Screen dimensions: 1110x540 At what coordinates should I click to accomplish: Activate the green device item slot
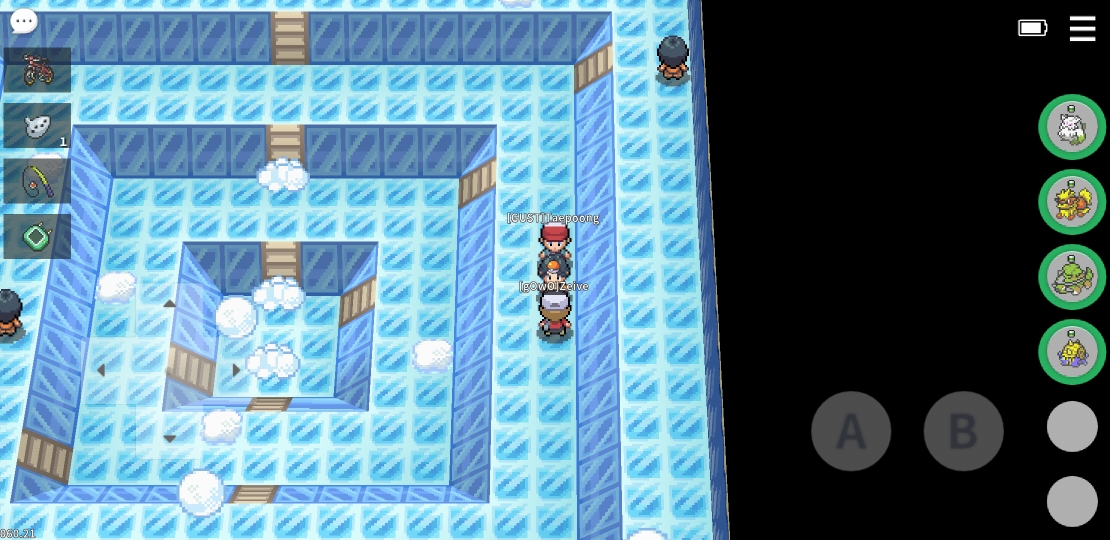(38, 237)
